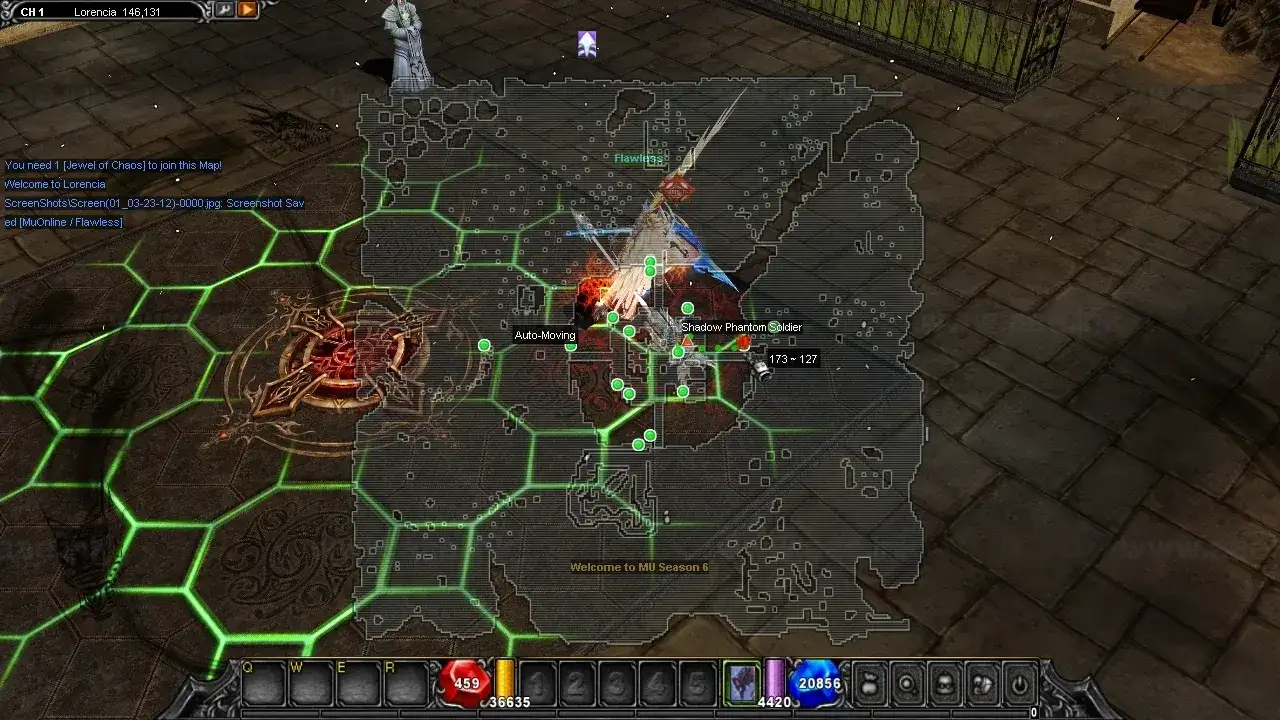1280x720 pixels.
Task: Open the wrench settings button
Action: (x=226, y=10)
